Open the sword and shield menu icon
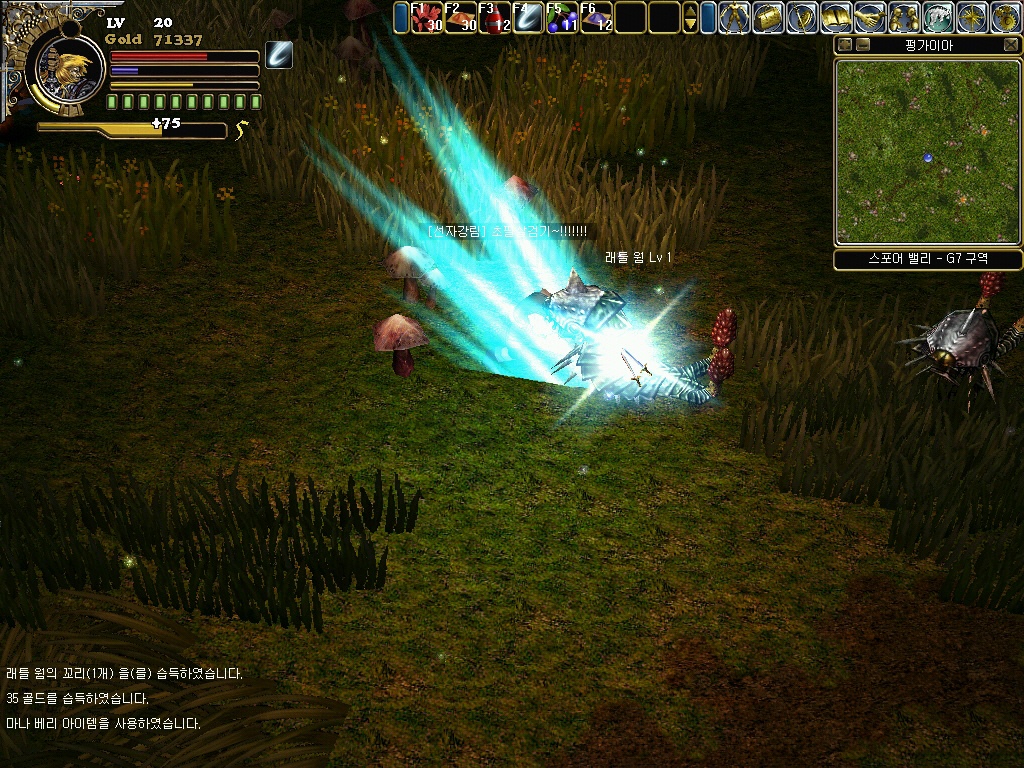The height and width of the screenshot is (768, 1024). [802, 17]
